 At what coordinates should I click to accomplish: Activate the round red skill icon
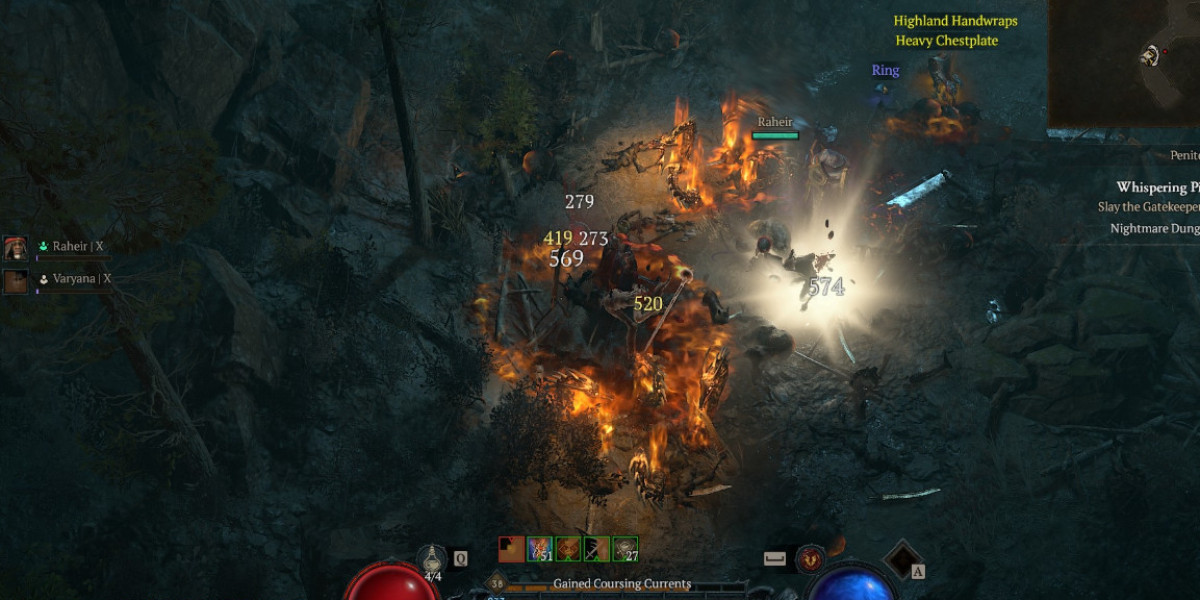point(810,560)
